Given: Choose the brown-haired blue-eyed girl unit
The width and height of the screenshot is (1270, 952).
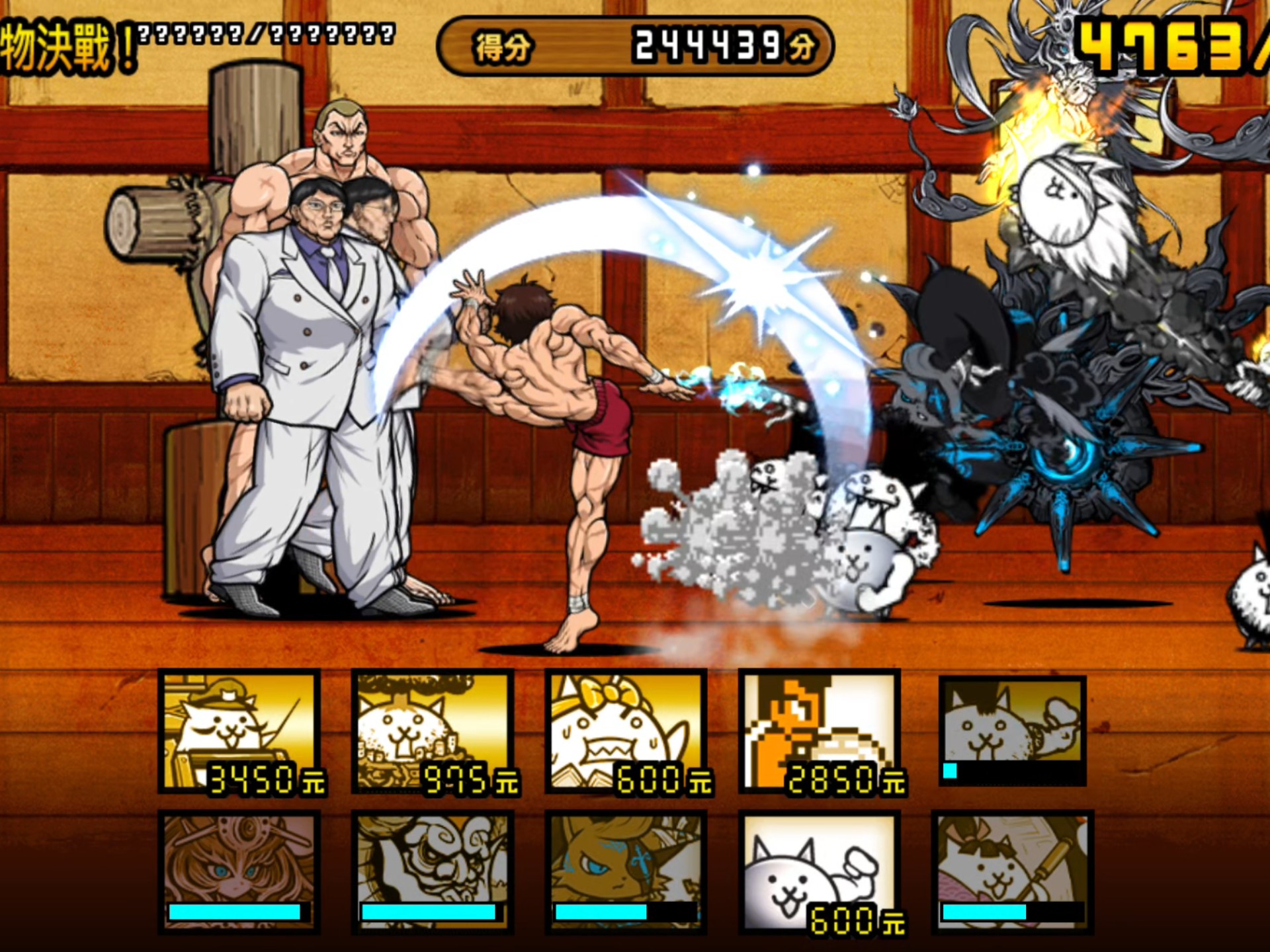Looking at the screenshot, I should 239,871.
